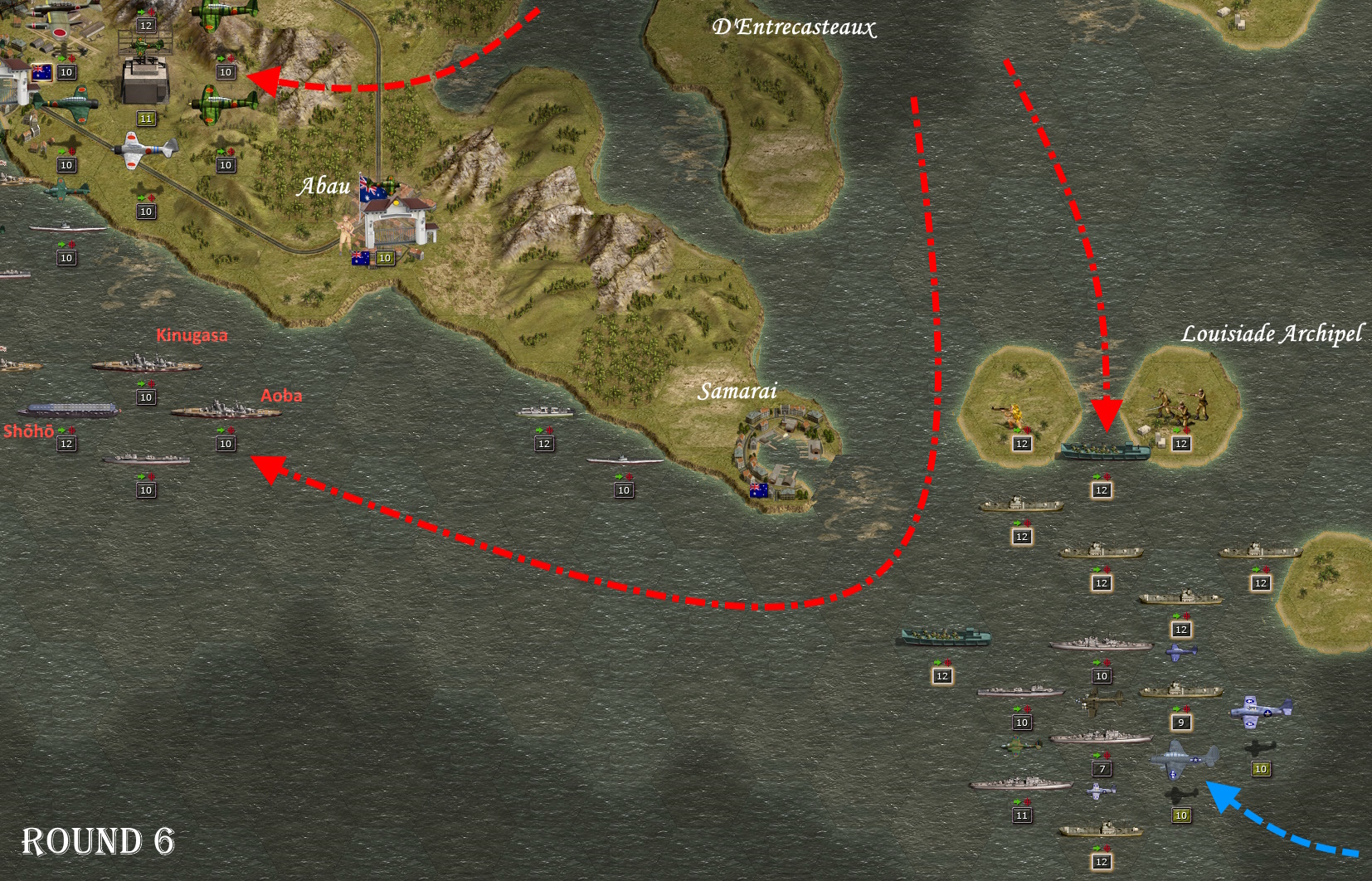Image resolution: width=1372 pixels, height=881 pixels.
Task: Click the Abau place name label
Action: pyautogui.click(x=324, y=187)
